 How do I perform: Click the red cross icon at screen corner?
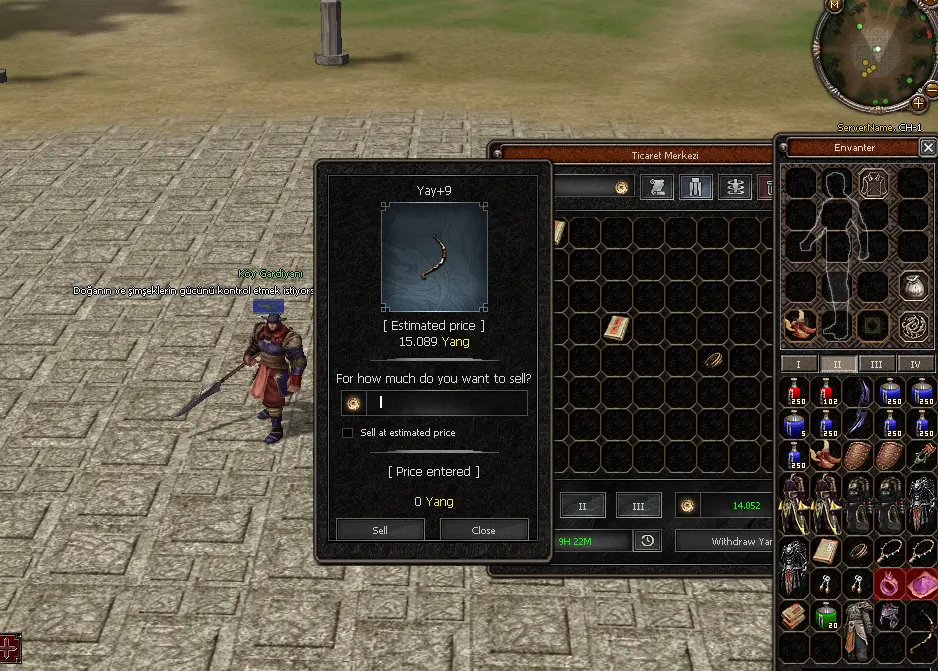(x=9, y=647)
